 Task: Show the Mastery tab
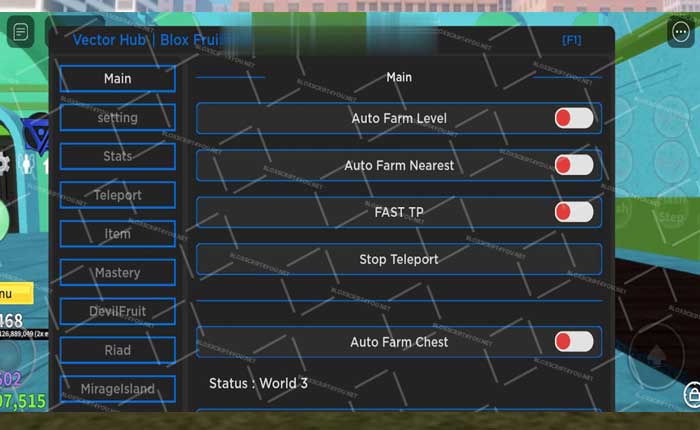click(117, 273)
